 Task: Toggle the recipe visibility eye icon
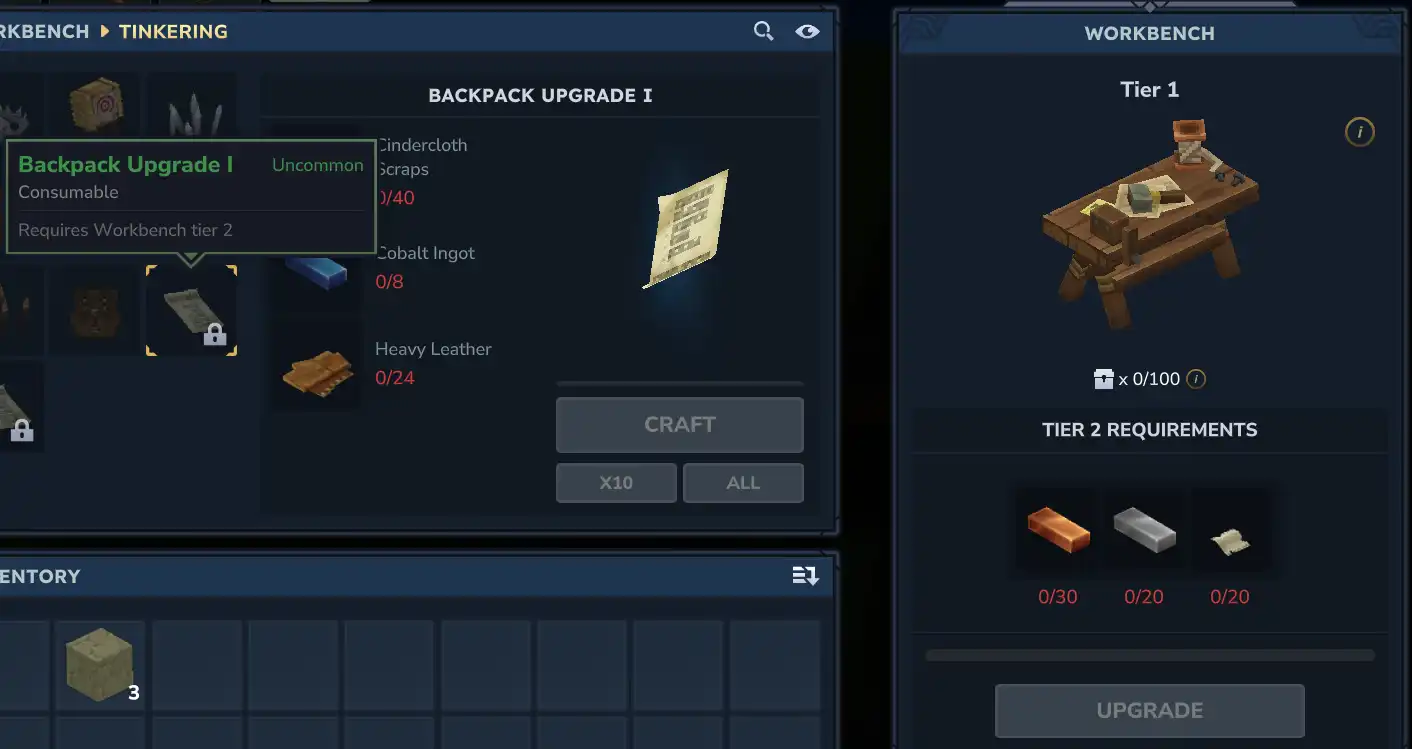pos(808,31)
